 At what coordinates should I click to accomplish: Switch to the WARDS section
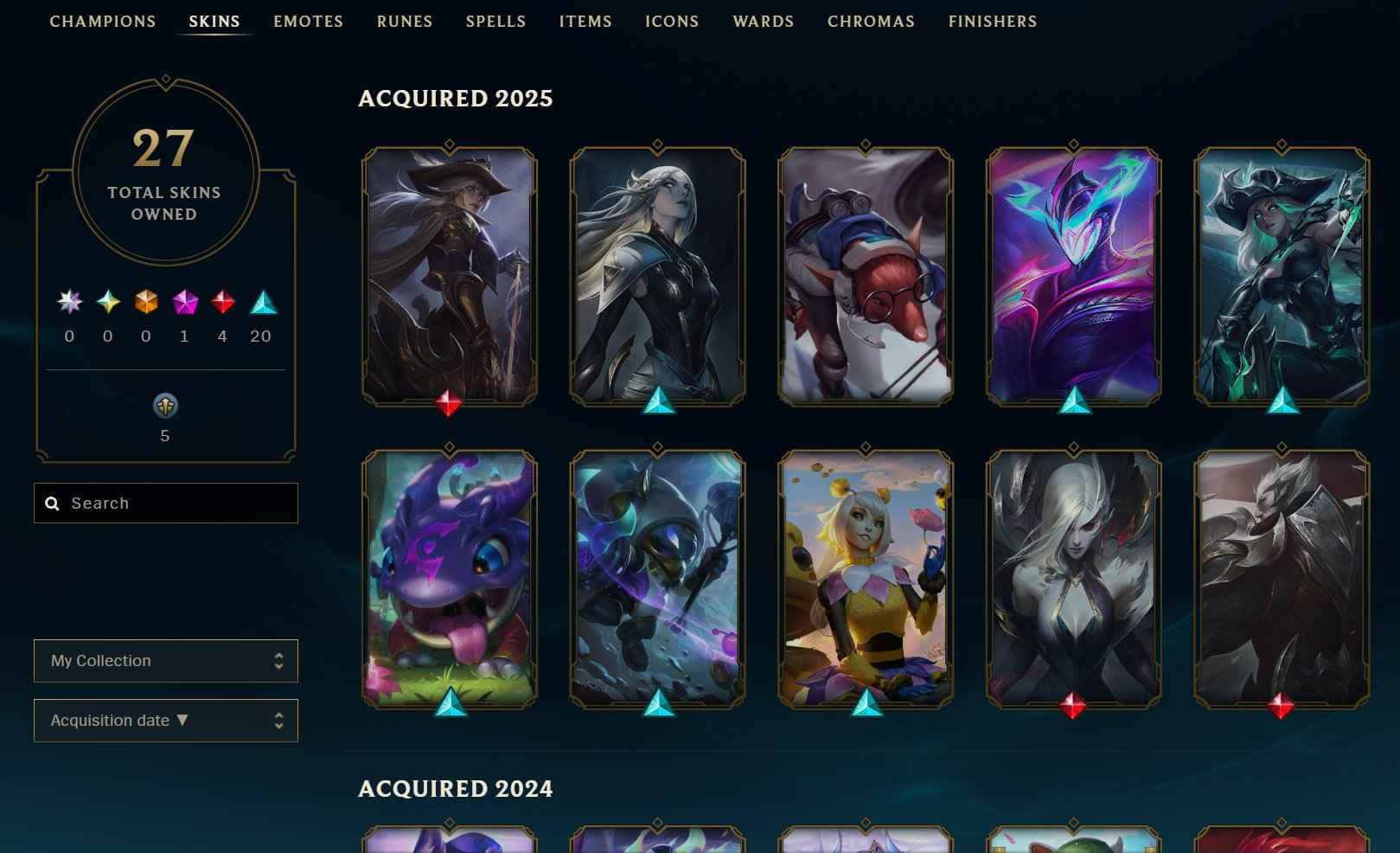pos(764,21)
